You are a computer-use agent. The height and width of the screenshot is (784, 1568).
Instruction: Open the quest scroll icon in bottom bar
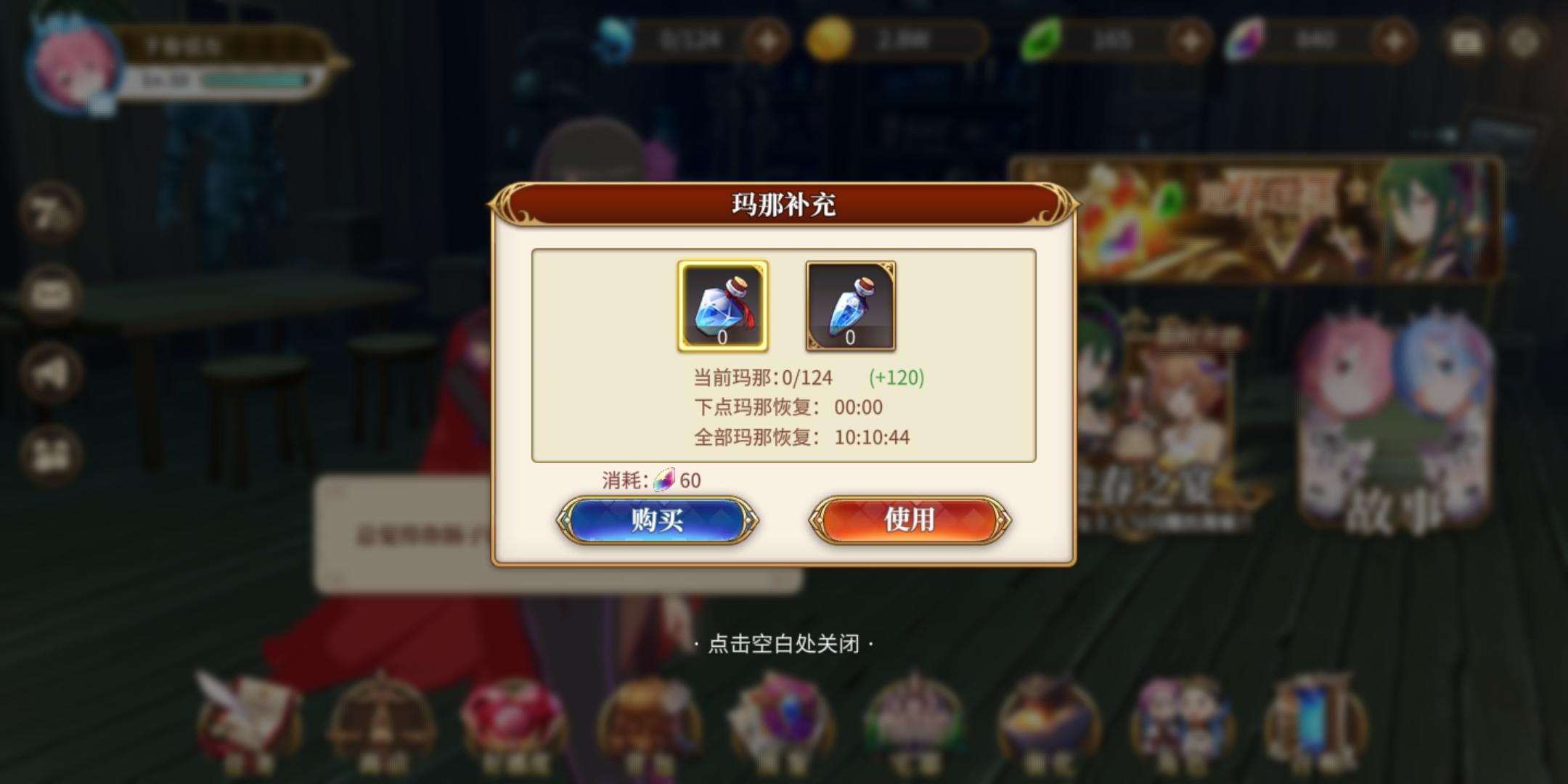(x=247, y=719)
